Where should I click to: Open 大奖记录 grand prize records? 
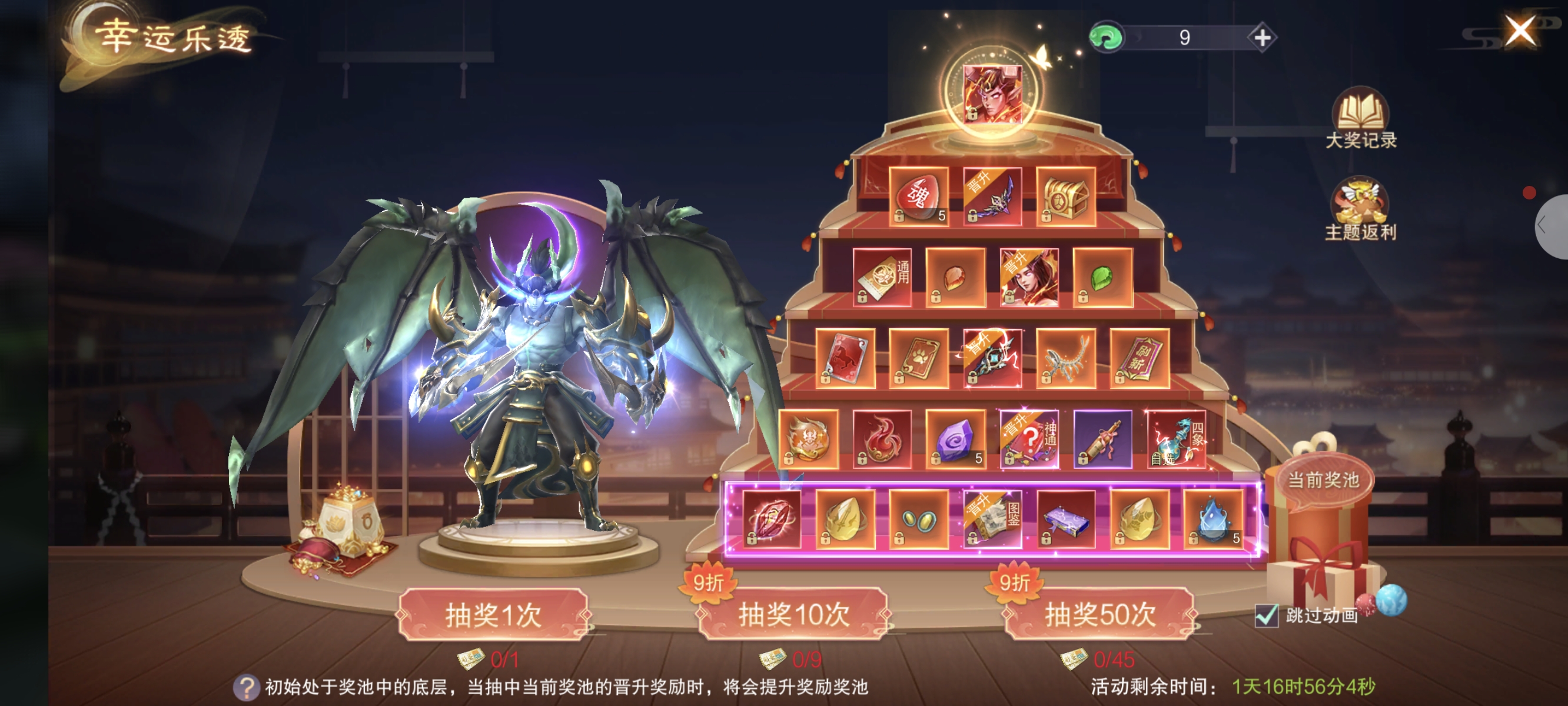click(1360, 119)
